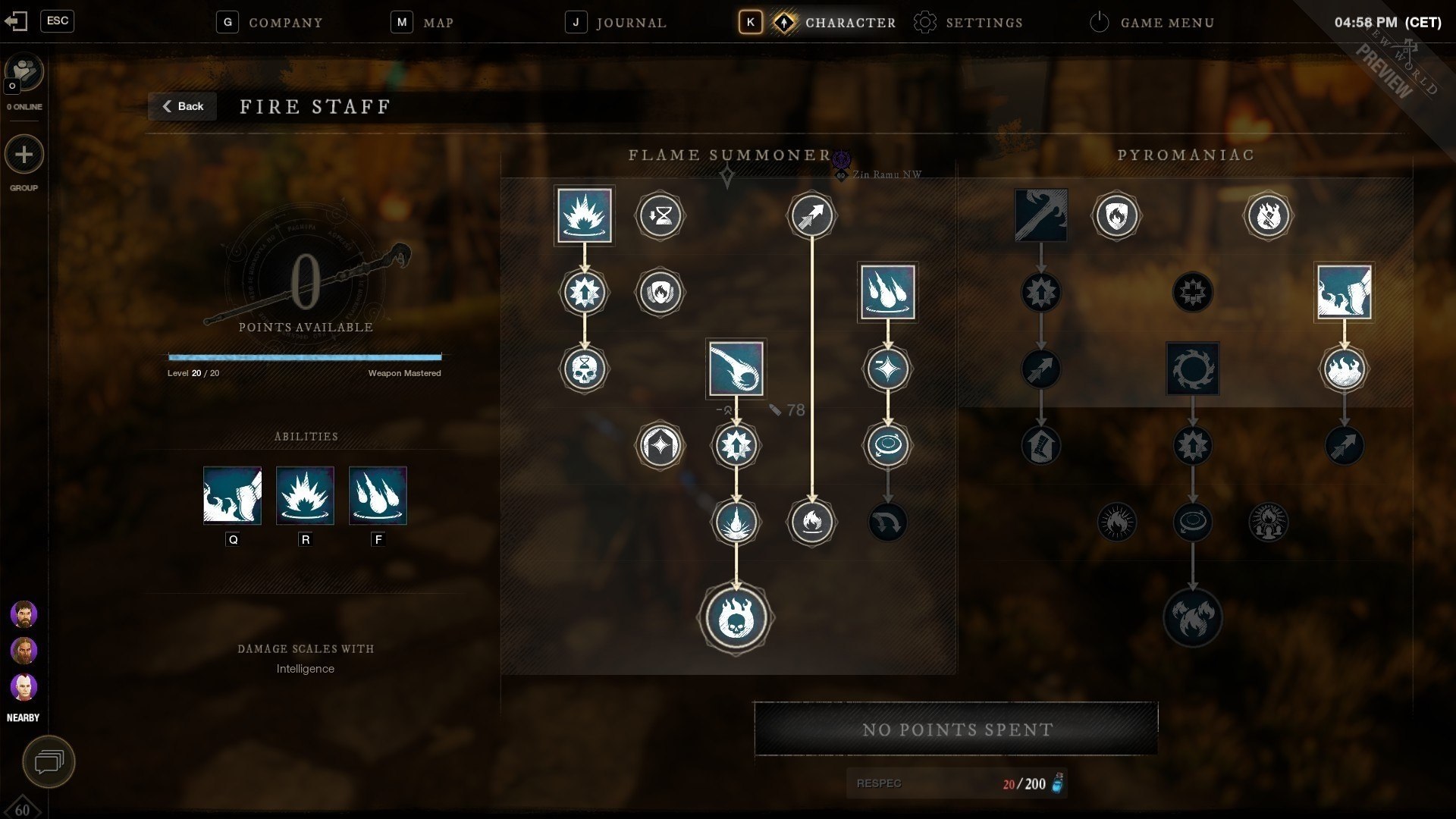Select the flamethrower skill in Pyromaniac tree
This screenshot has height=819, width=1456.
(1344, 292)
